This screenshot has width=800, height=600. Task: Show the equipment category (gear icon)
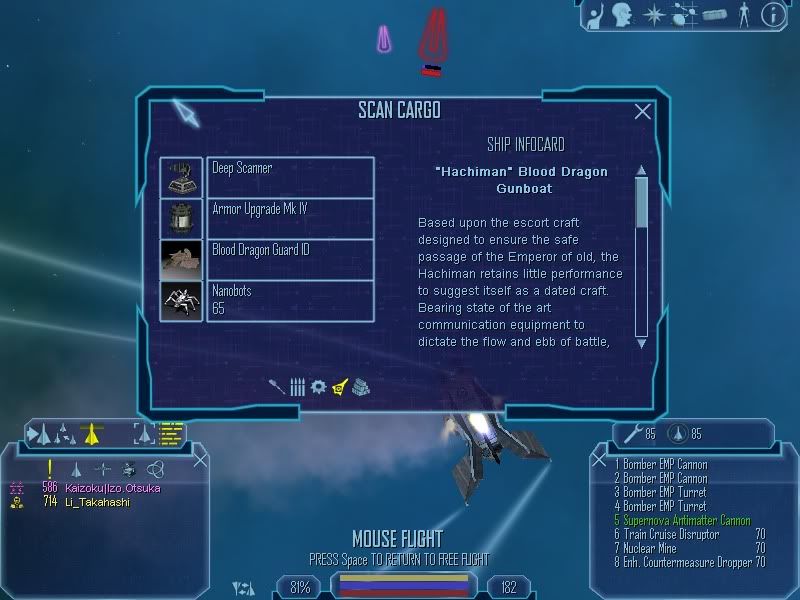[318, 386]
